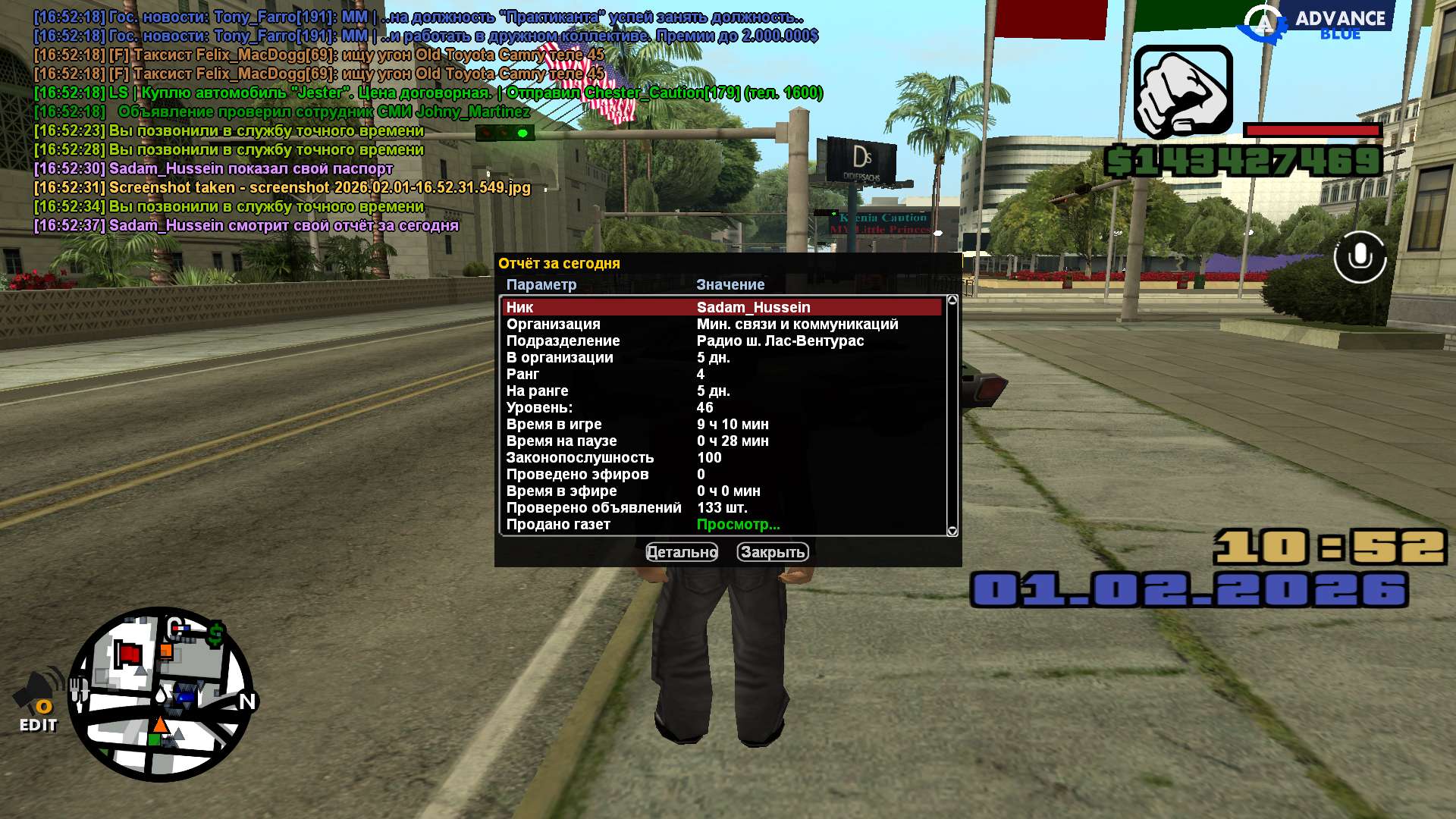The image size is (1456, 819).
Task: Select the fist weapon icon
Action: [1182, 91]
